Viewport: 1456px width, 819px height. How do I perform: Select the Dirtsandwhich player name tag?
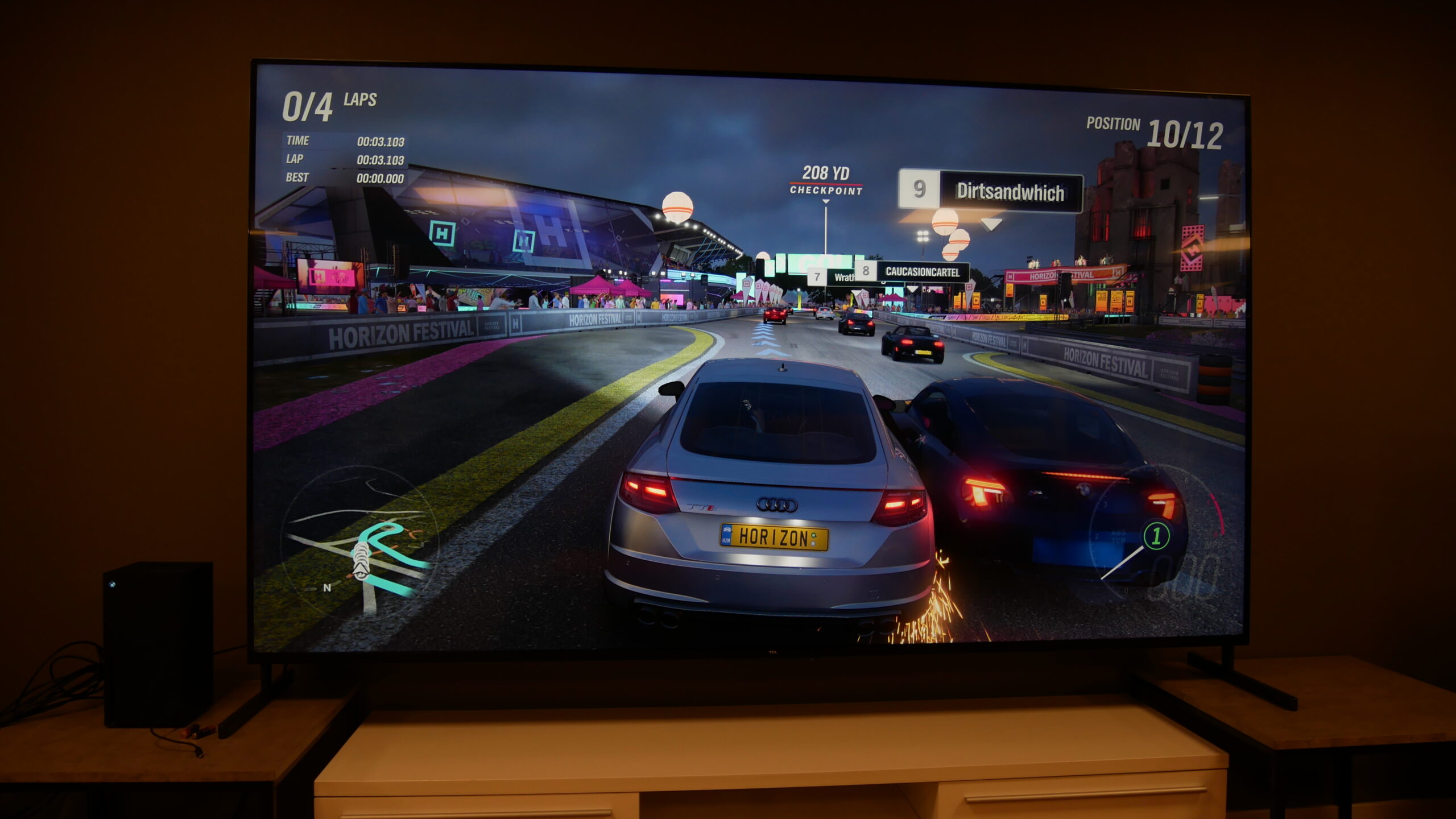(1010, 192)
